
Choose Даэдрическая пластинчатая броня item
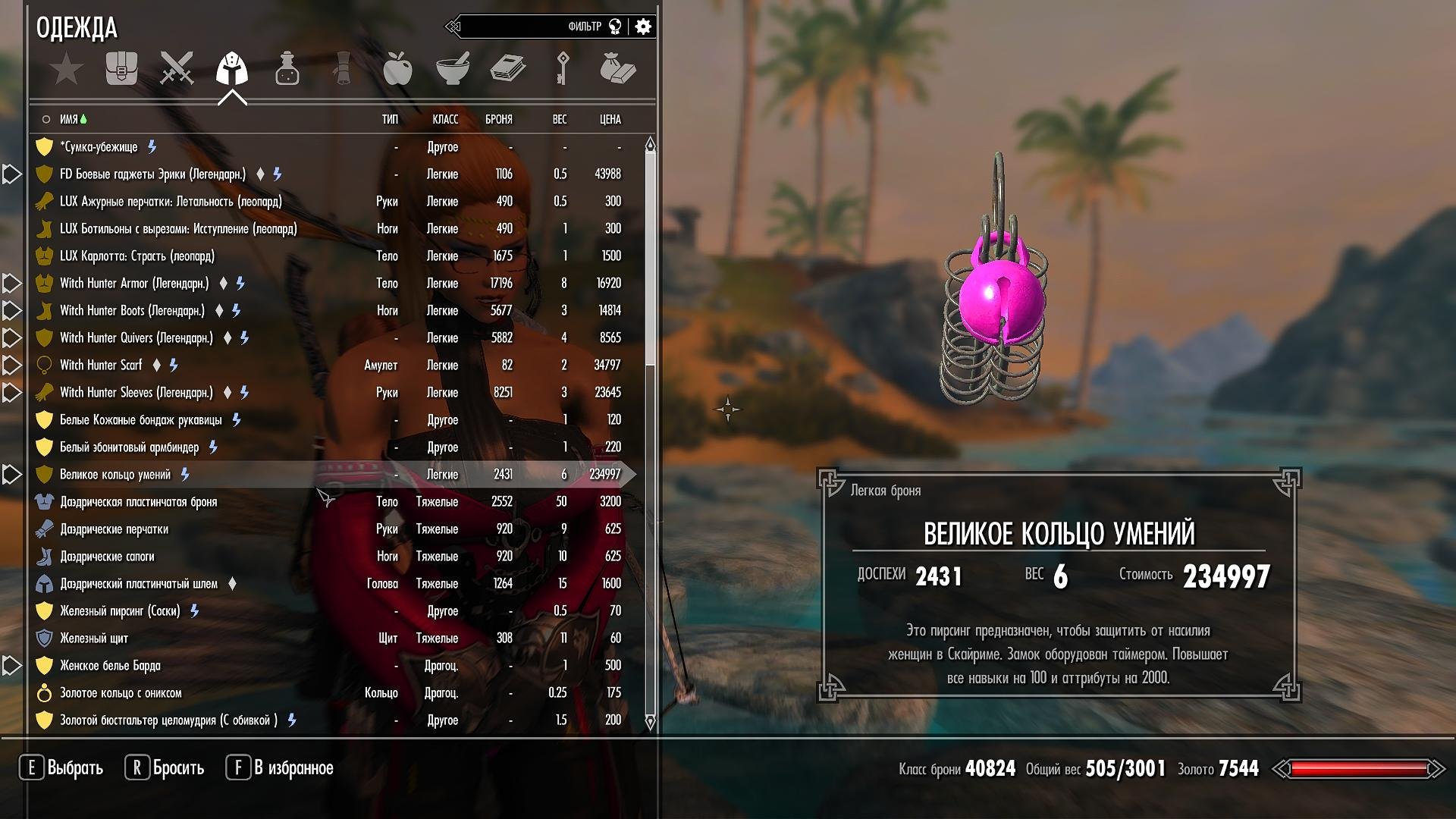click(x=138, y=502)
